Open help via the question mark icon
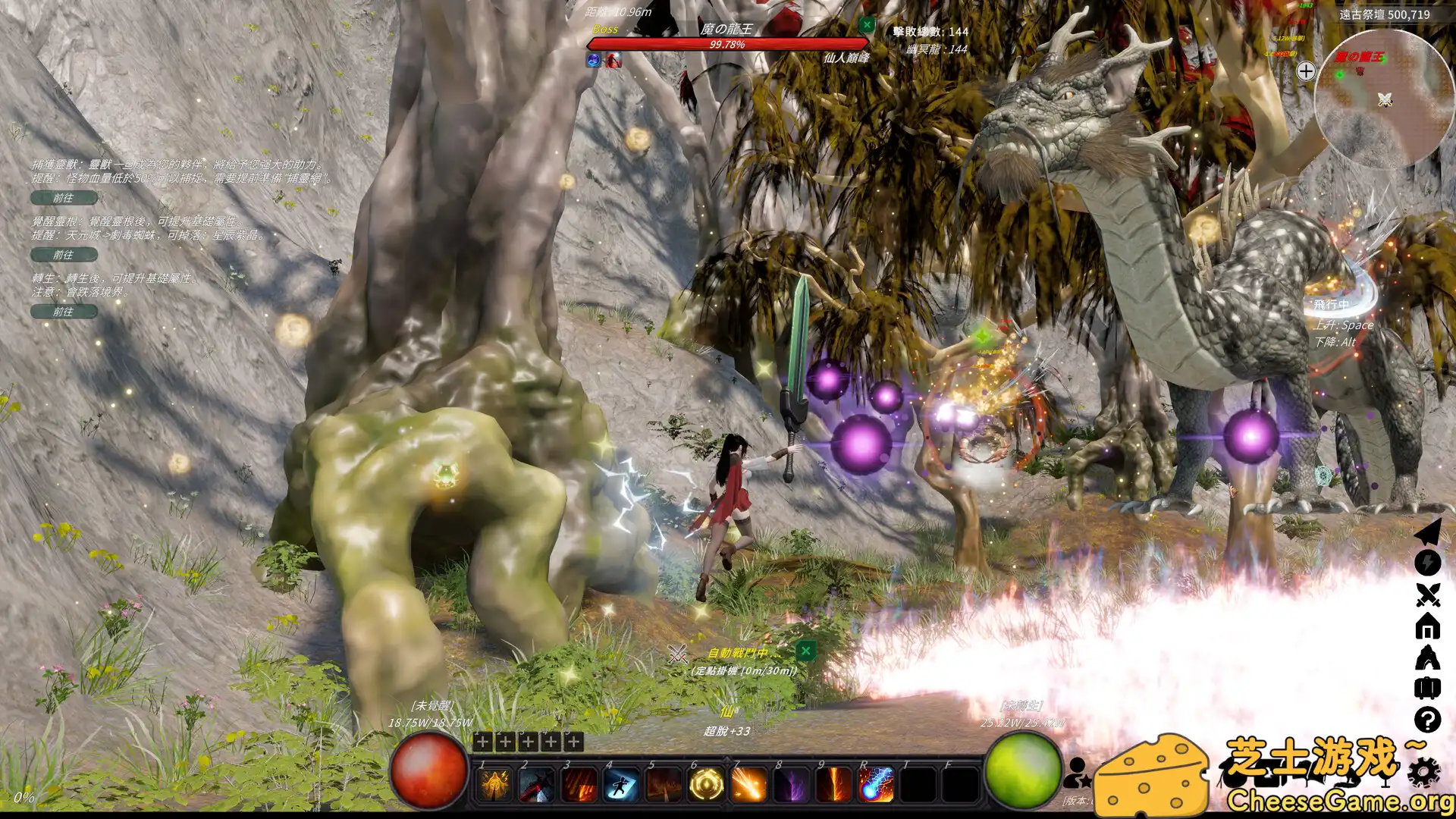The height and width of the screenshot is (819, 1456). 1428,718
